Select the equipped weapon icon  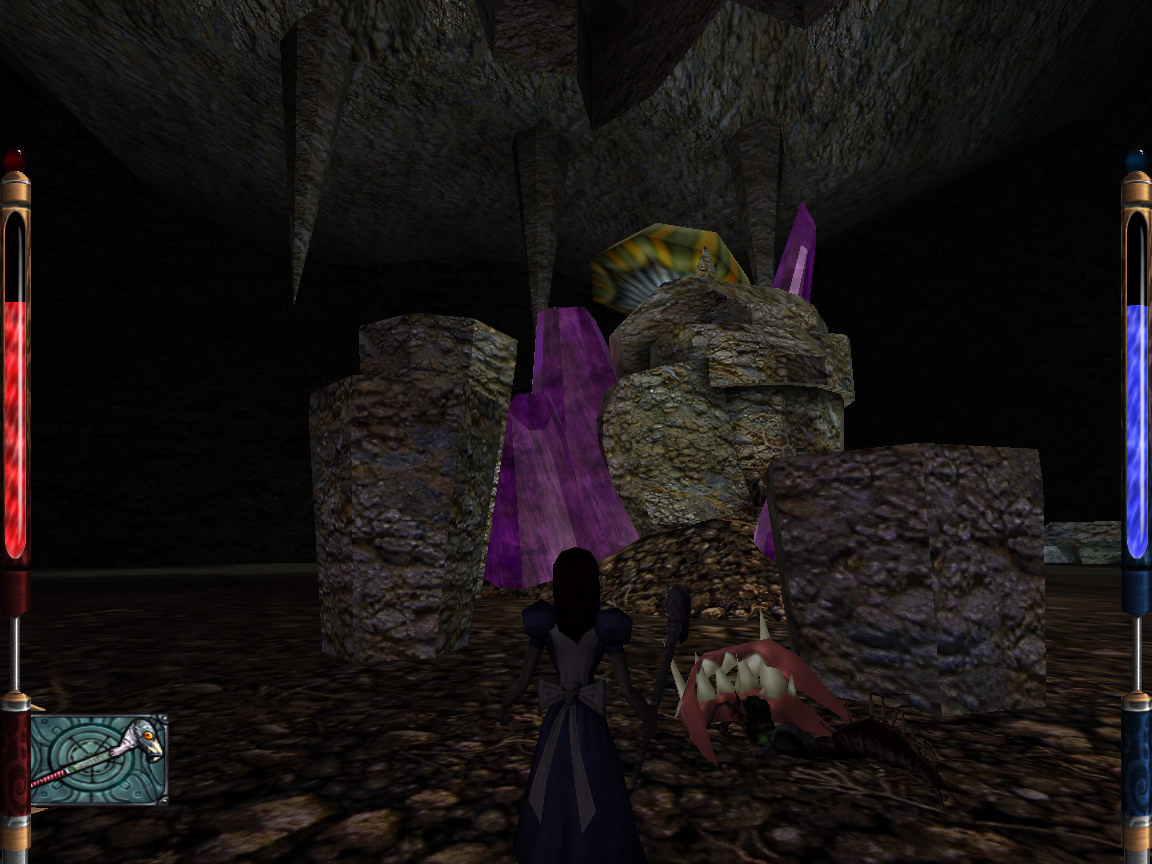(x=98, y=759)
